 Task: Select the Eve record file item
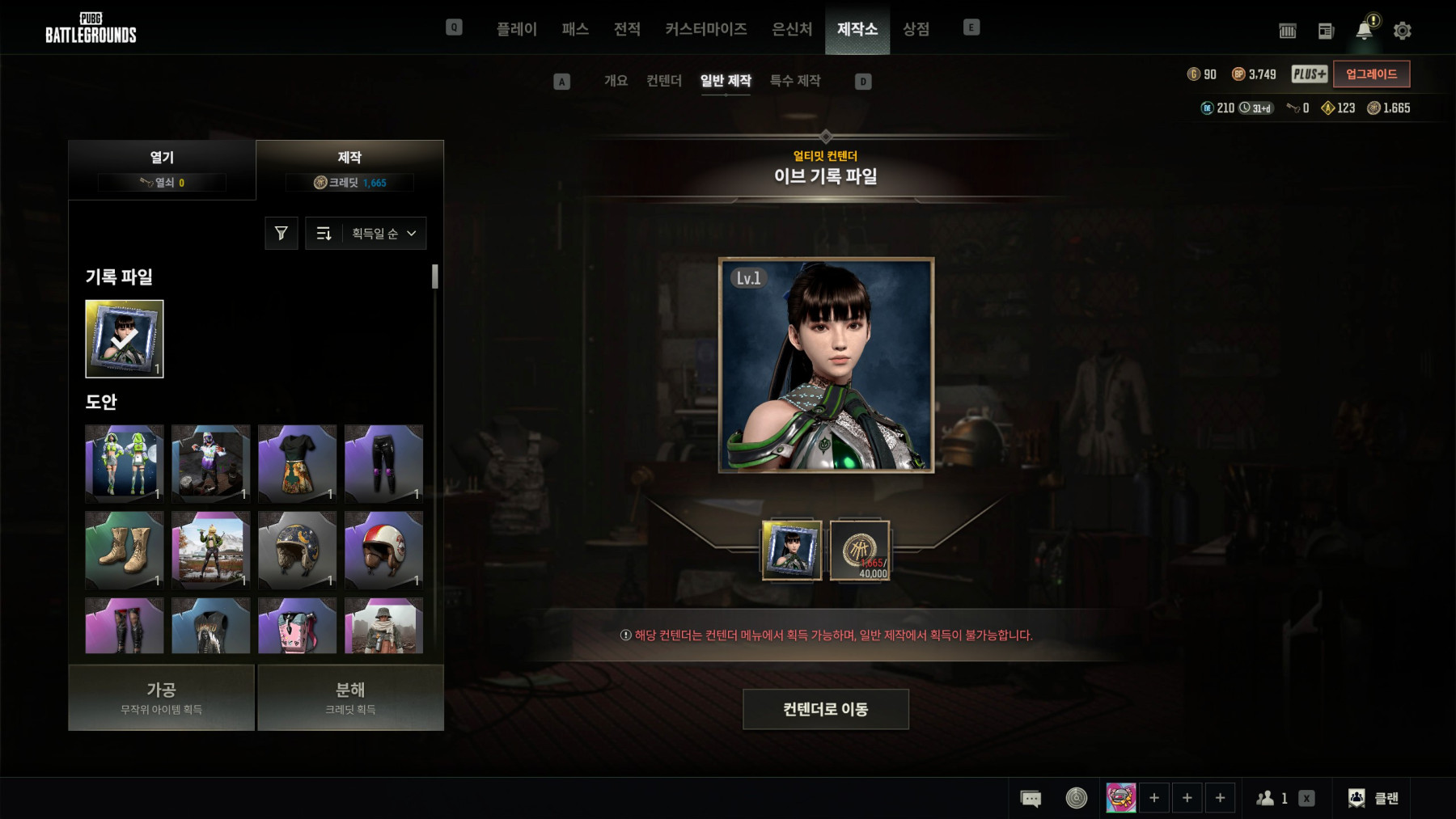[x=125, y=339]
